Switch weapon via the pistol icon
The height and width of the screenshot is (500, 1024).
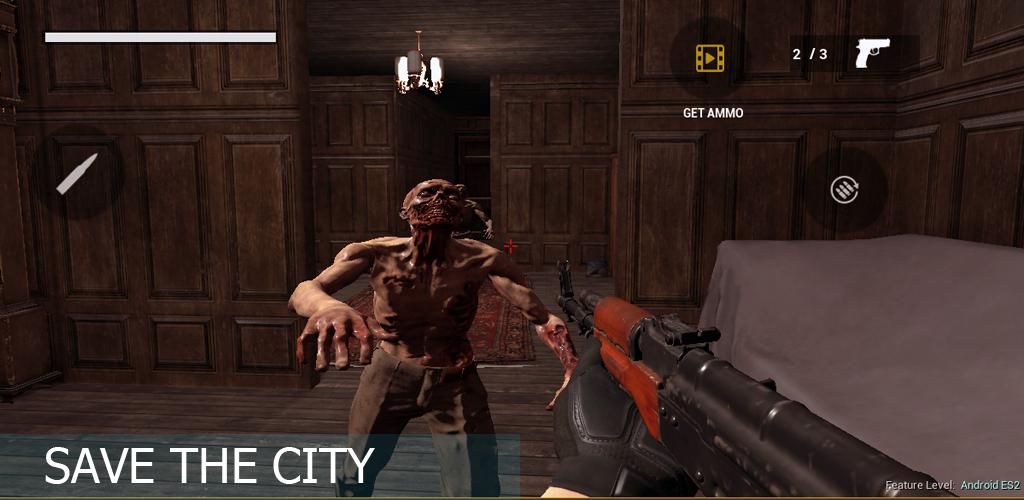(872, 53)
